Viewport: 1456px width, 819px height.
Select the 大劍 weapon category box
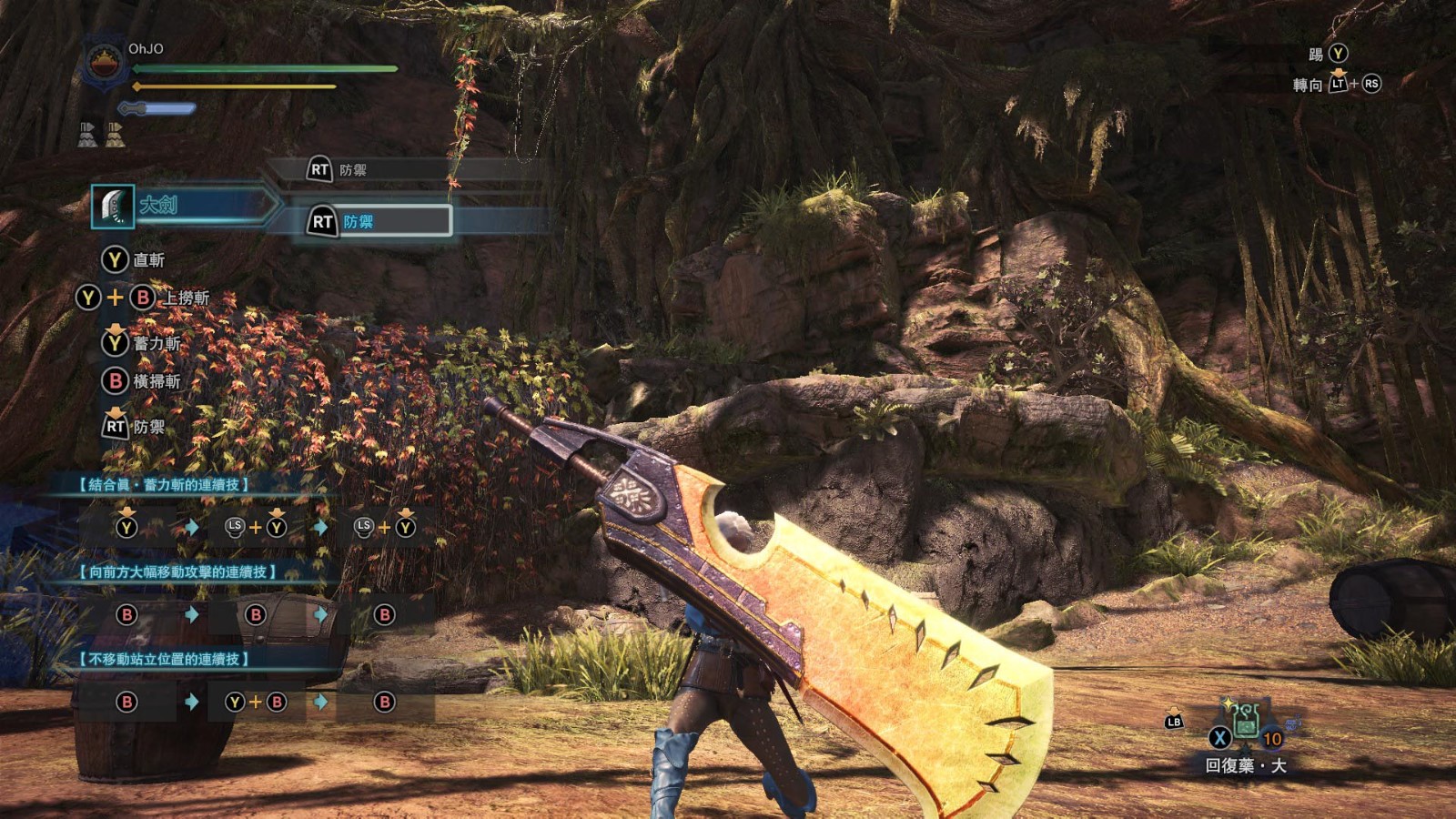pyautogui.click(x=182, y=206)
